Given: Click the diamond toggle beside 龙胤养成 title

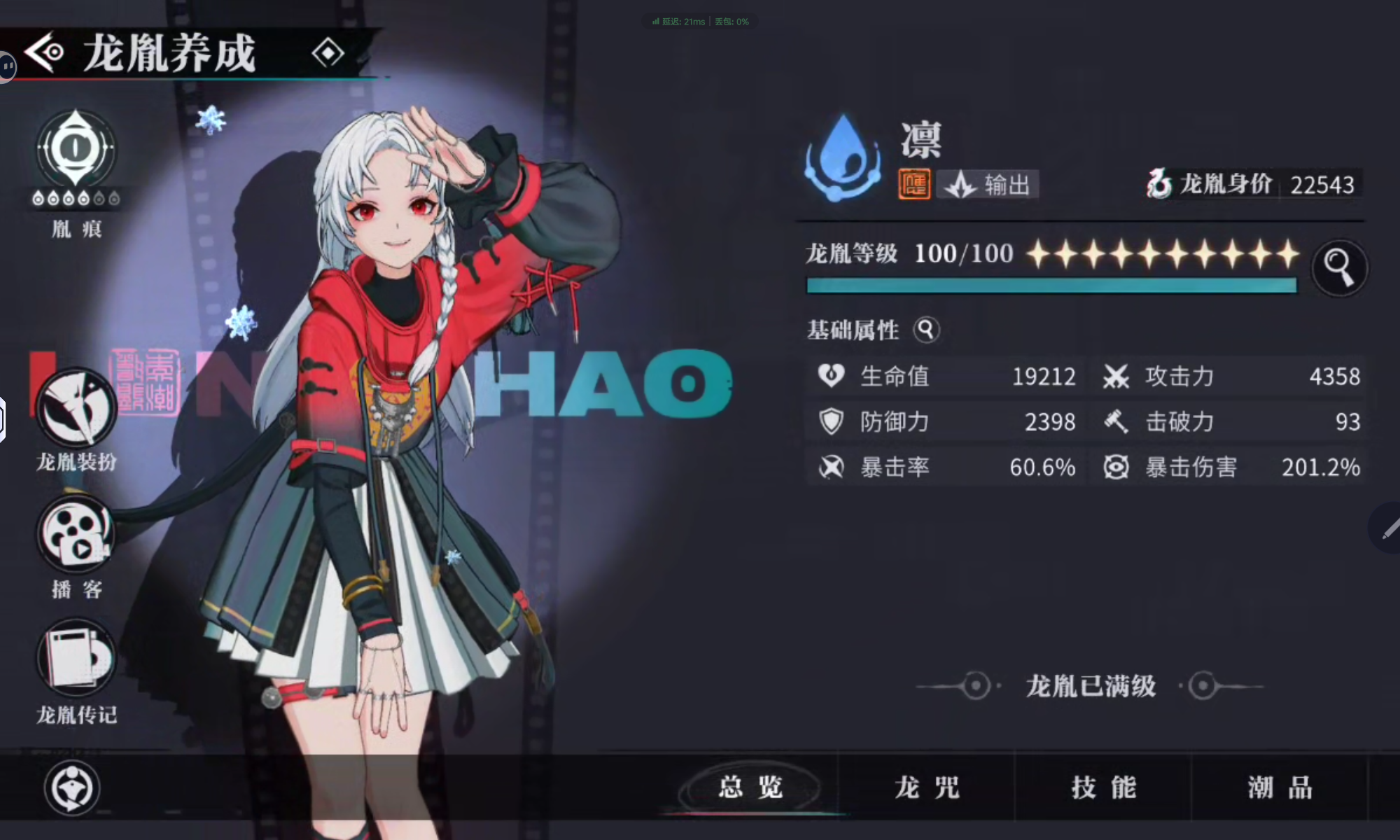Looking at the screenshot, I should point(329,53).
